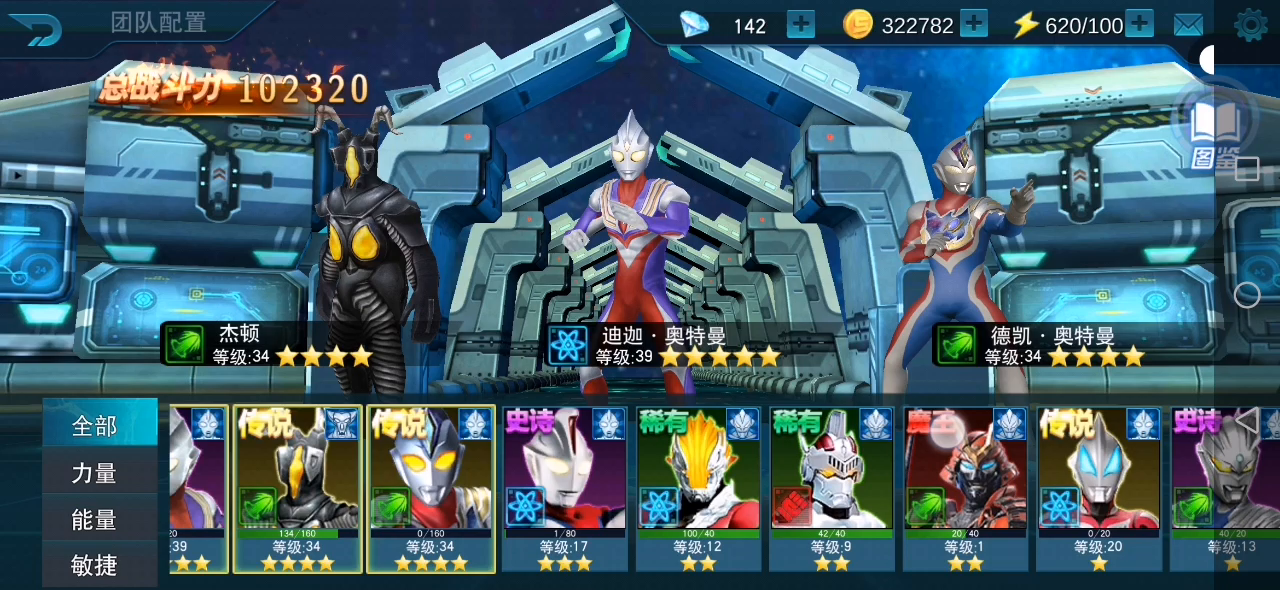Choose the level 1 魔王 hero card

pyautogui.click(x=966, y=487)
